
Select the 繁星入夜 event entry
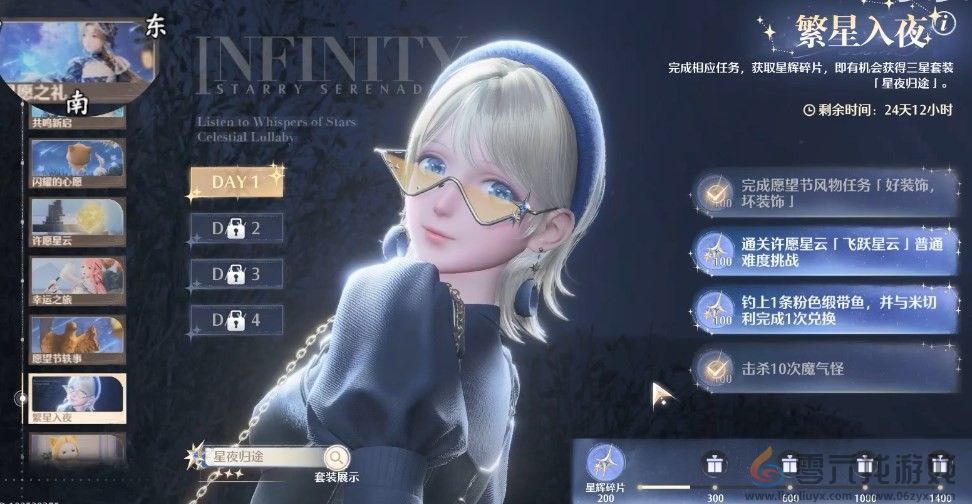tap(77, 399)
